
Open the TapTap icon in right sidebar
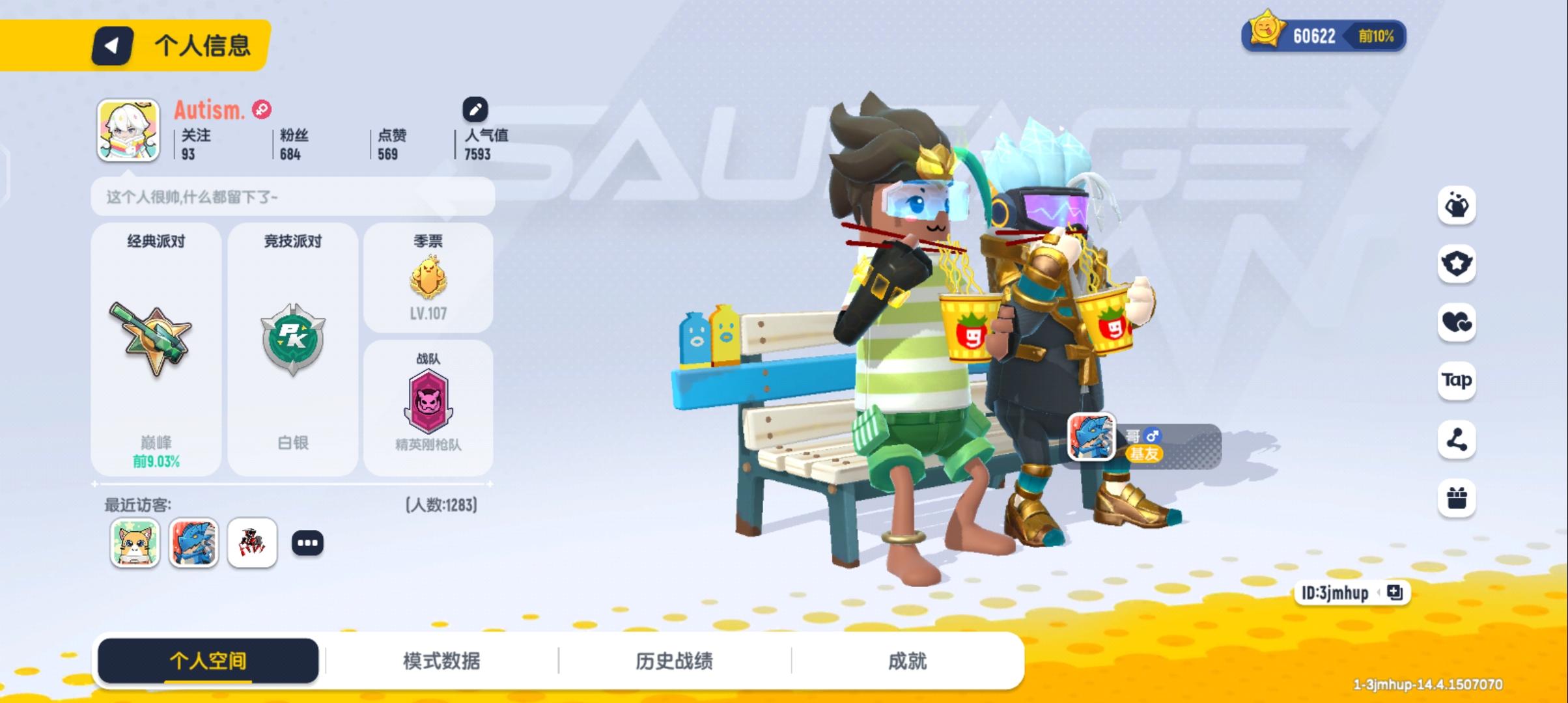coord(1456,381)
